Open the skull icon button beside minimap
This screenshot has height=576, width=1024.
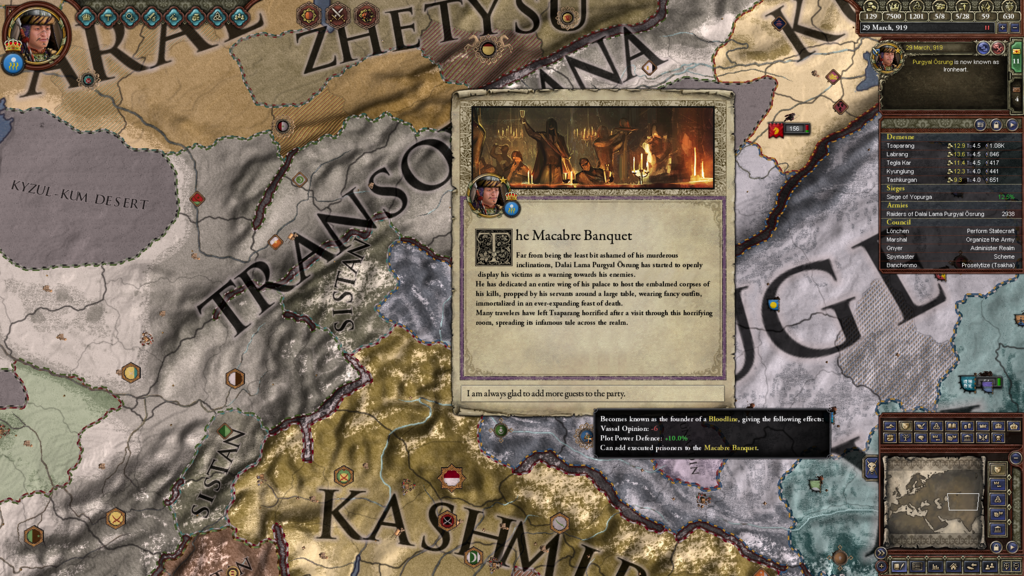coord(871,467)
